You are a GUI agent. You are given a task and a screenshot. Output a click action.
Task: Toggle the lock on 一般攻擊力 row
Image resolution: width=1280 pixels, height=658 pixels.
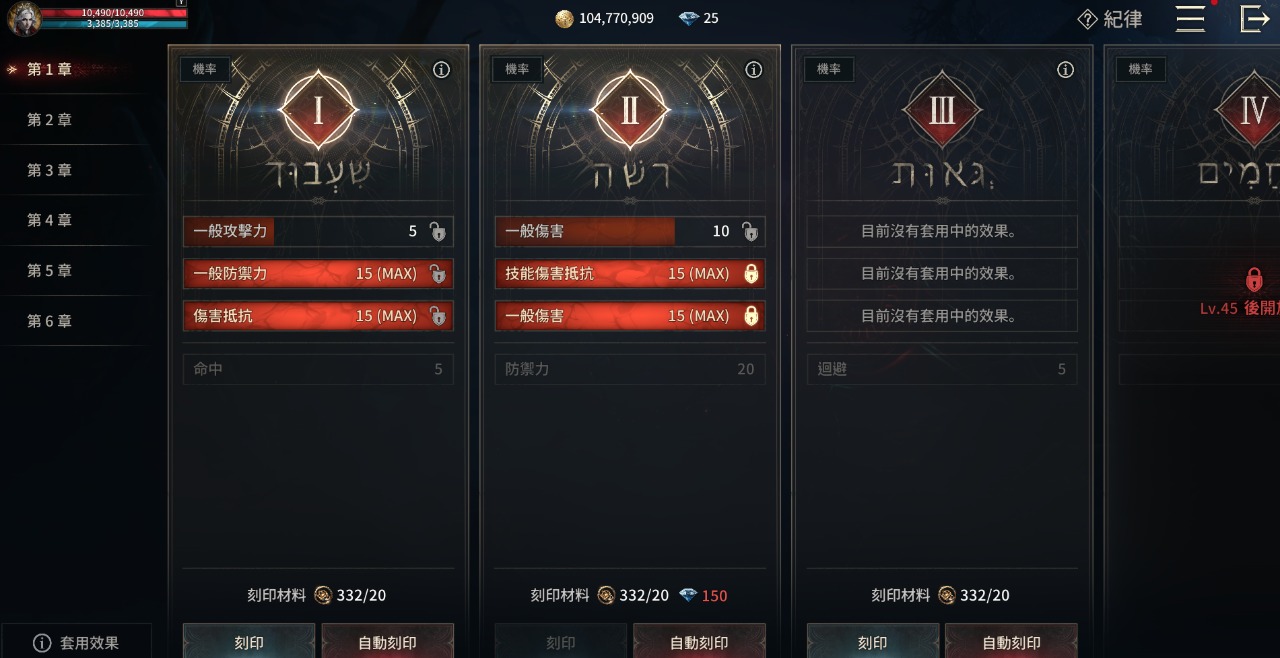pyautogui.click(x=437, y=232)
